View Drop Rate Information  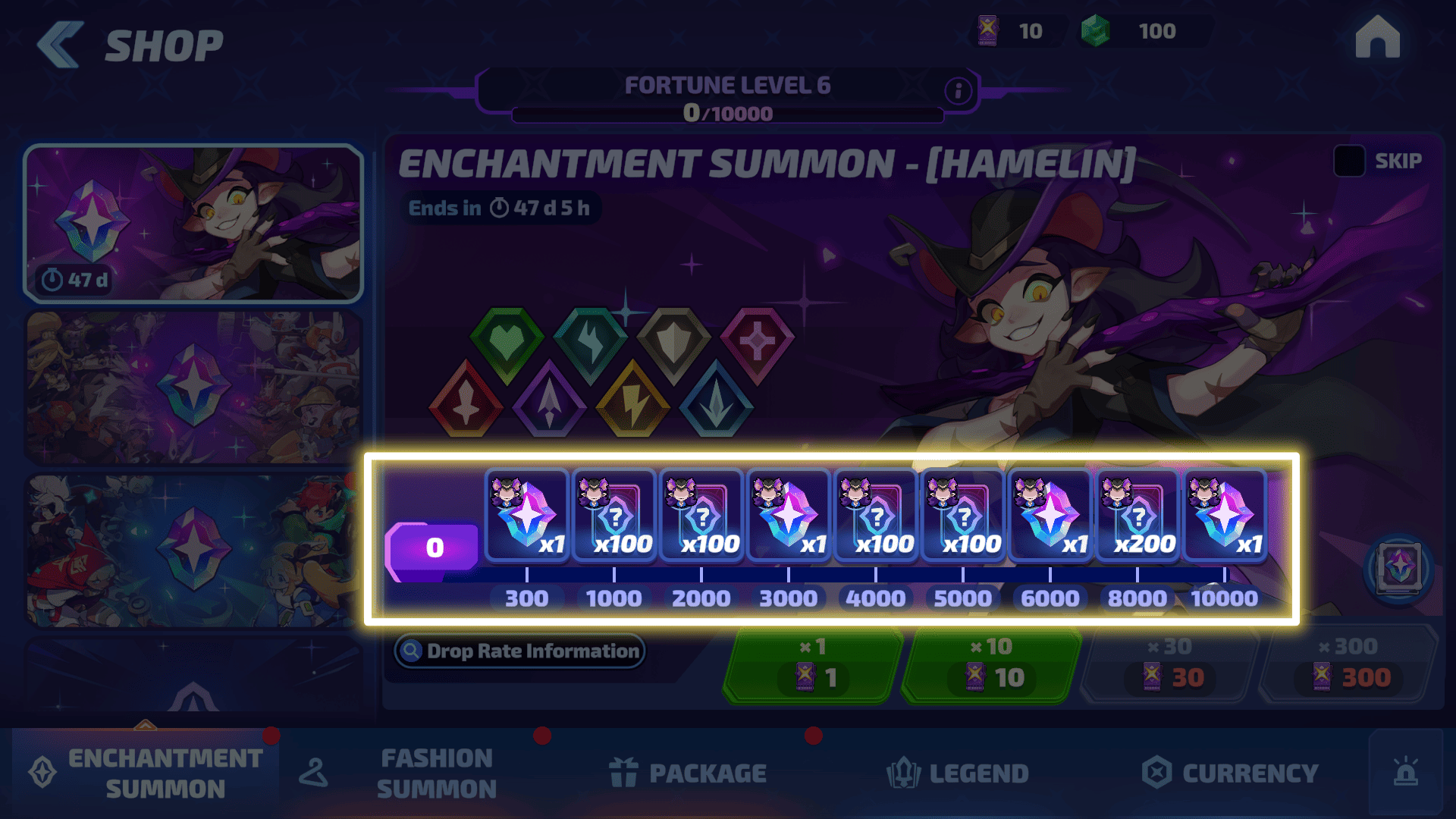[519, 651]
